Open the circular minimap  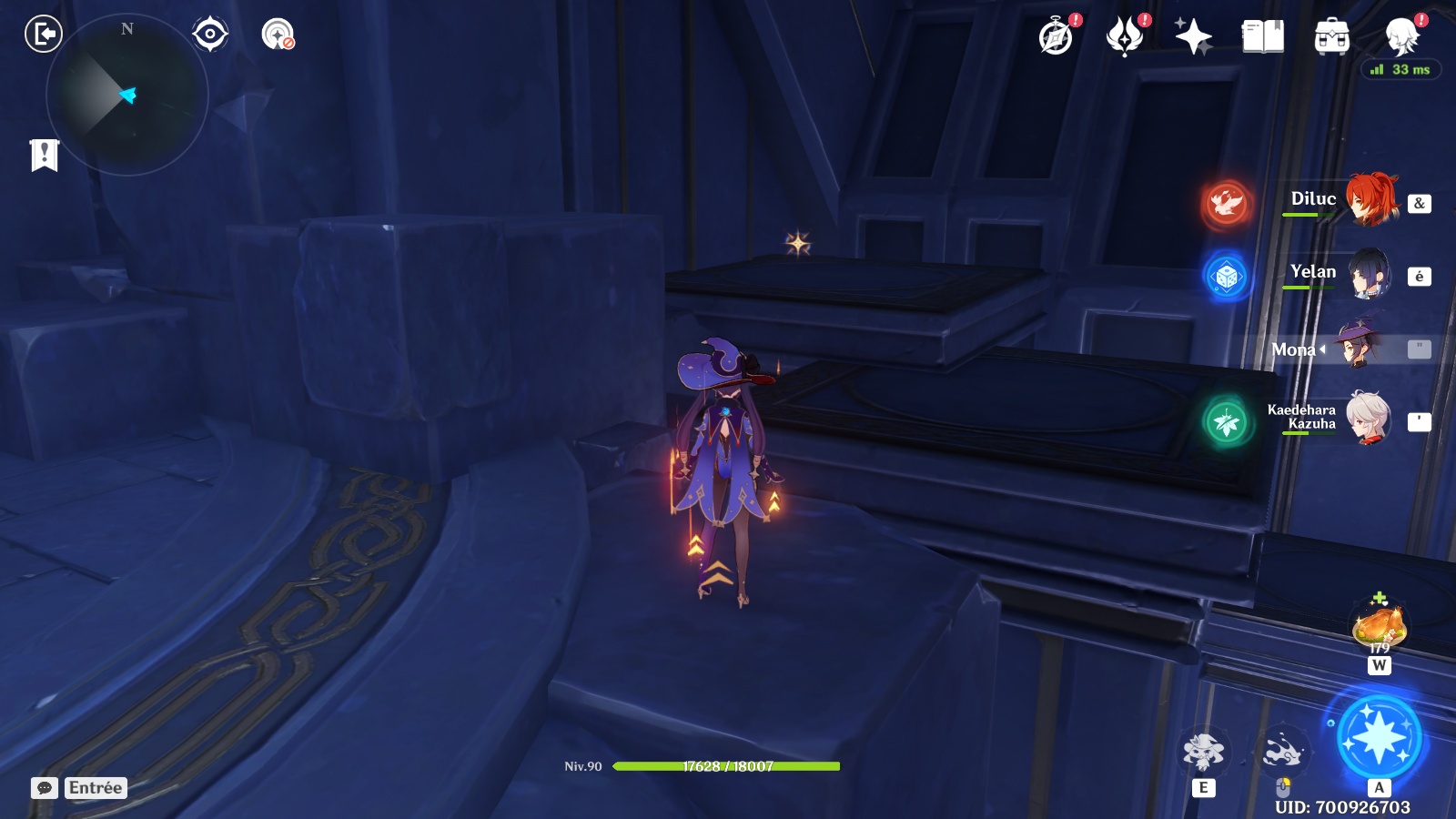127,95
